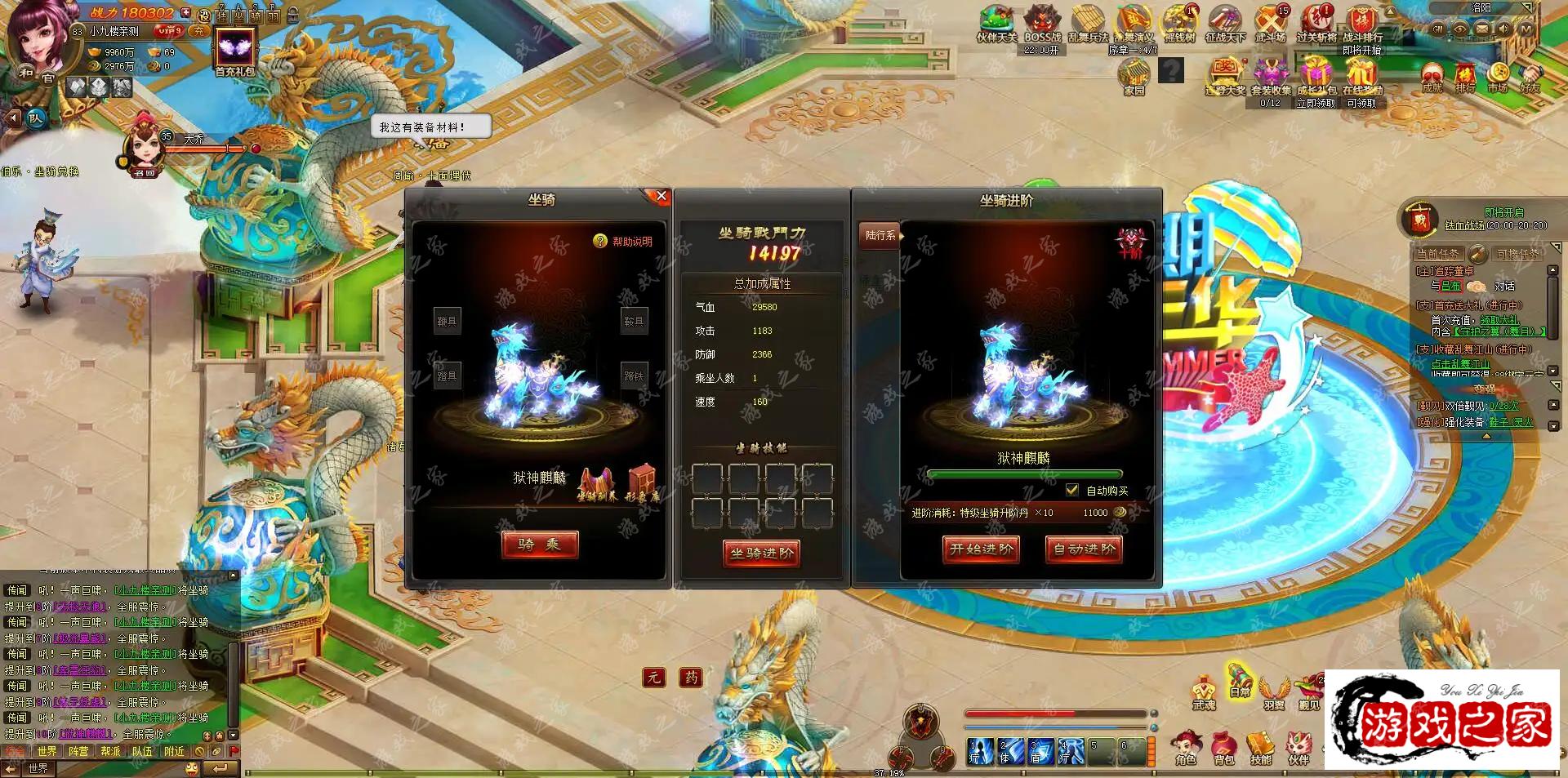Image resolution: width=1568 pixels, height=778 pixels.
Task: Open the 伙伴 companion menu
Action: tap(1298, 749)
